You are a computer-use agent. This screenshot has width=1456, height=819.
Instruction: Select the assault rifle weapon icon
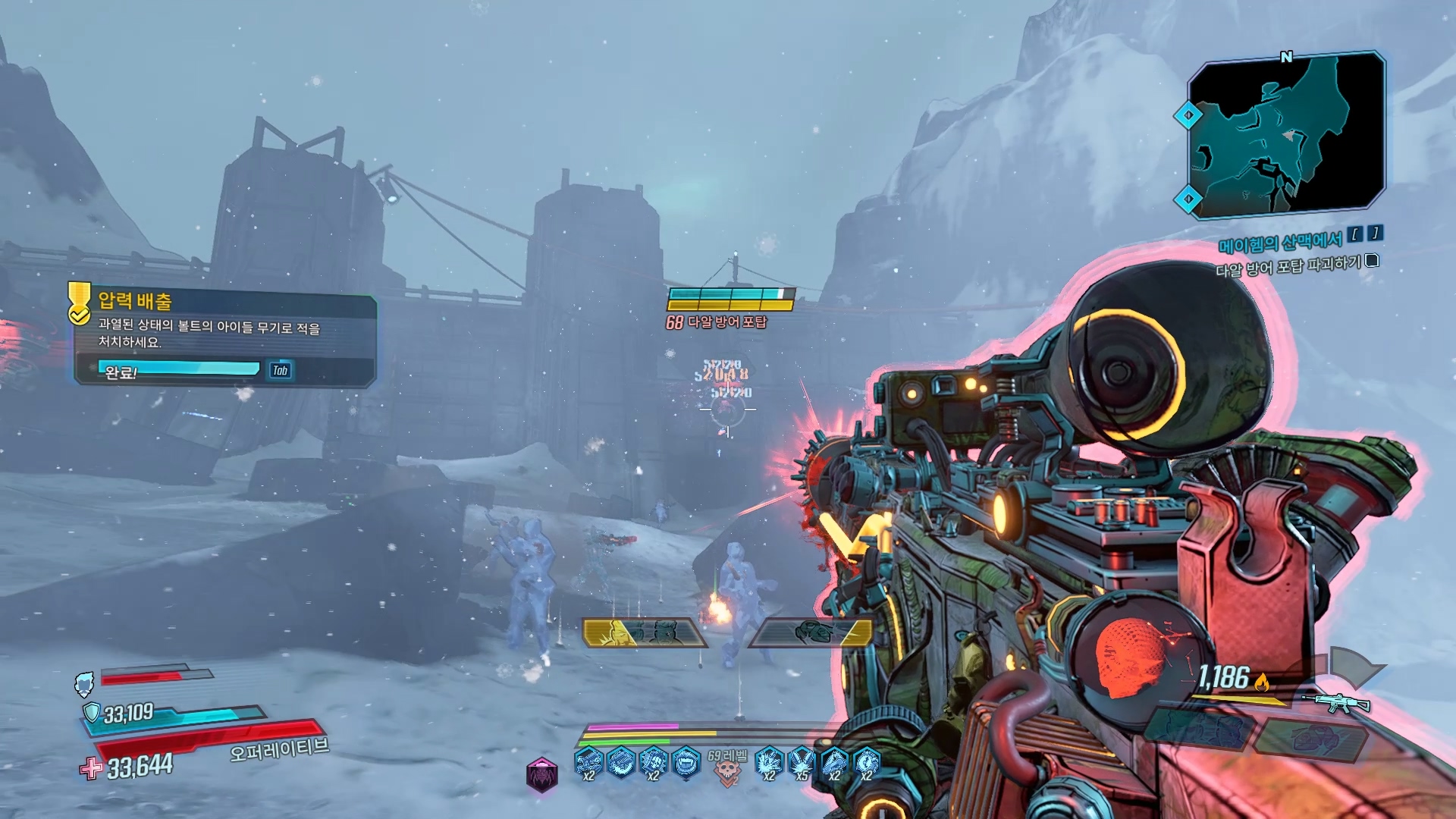(x=1336, y=704)
